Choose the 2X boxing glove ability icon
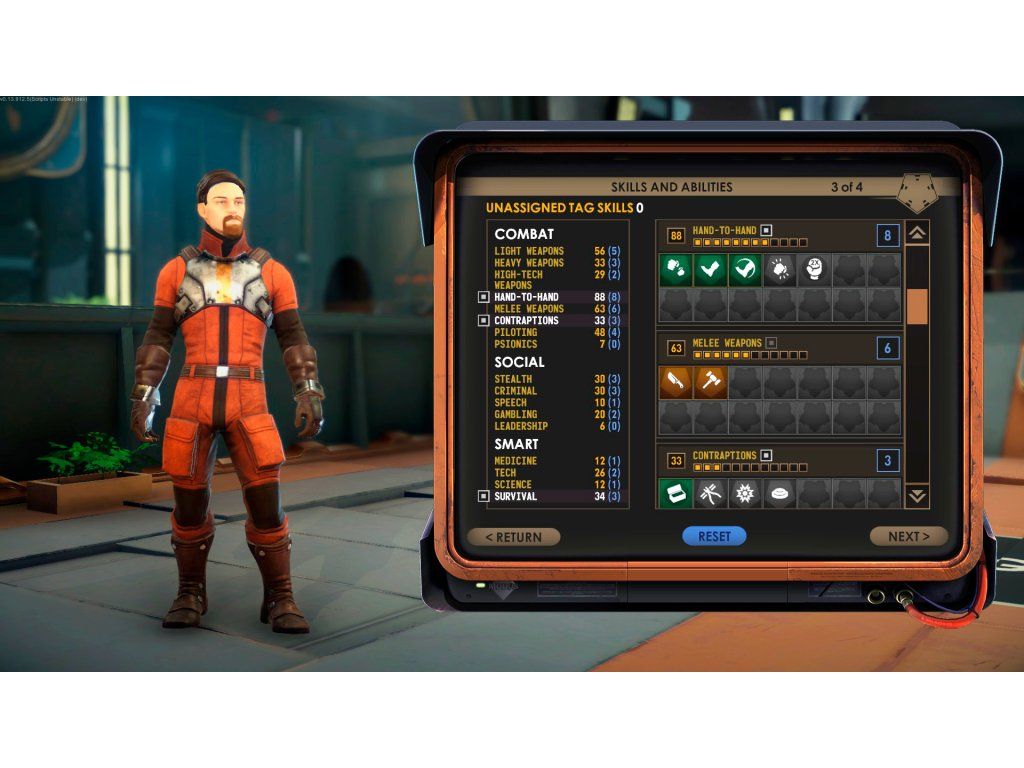 click(x=814, y=269)
